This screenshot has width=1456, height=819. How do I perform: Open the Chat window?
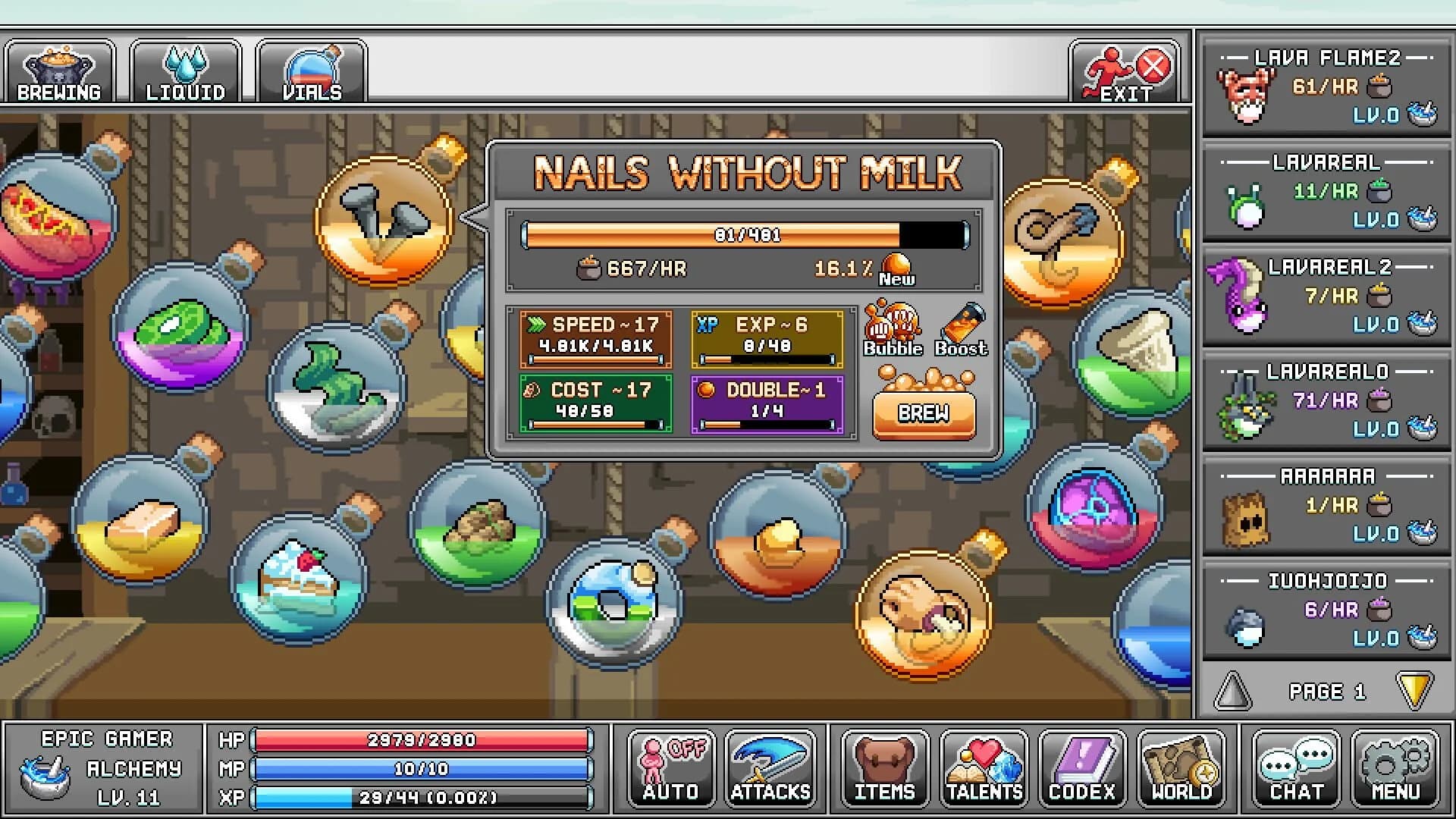point(1297,770)
